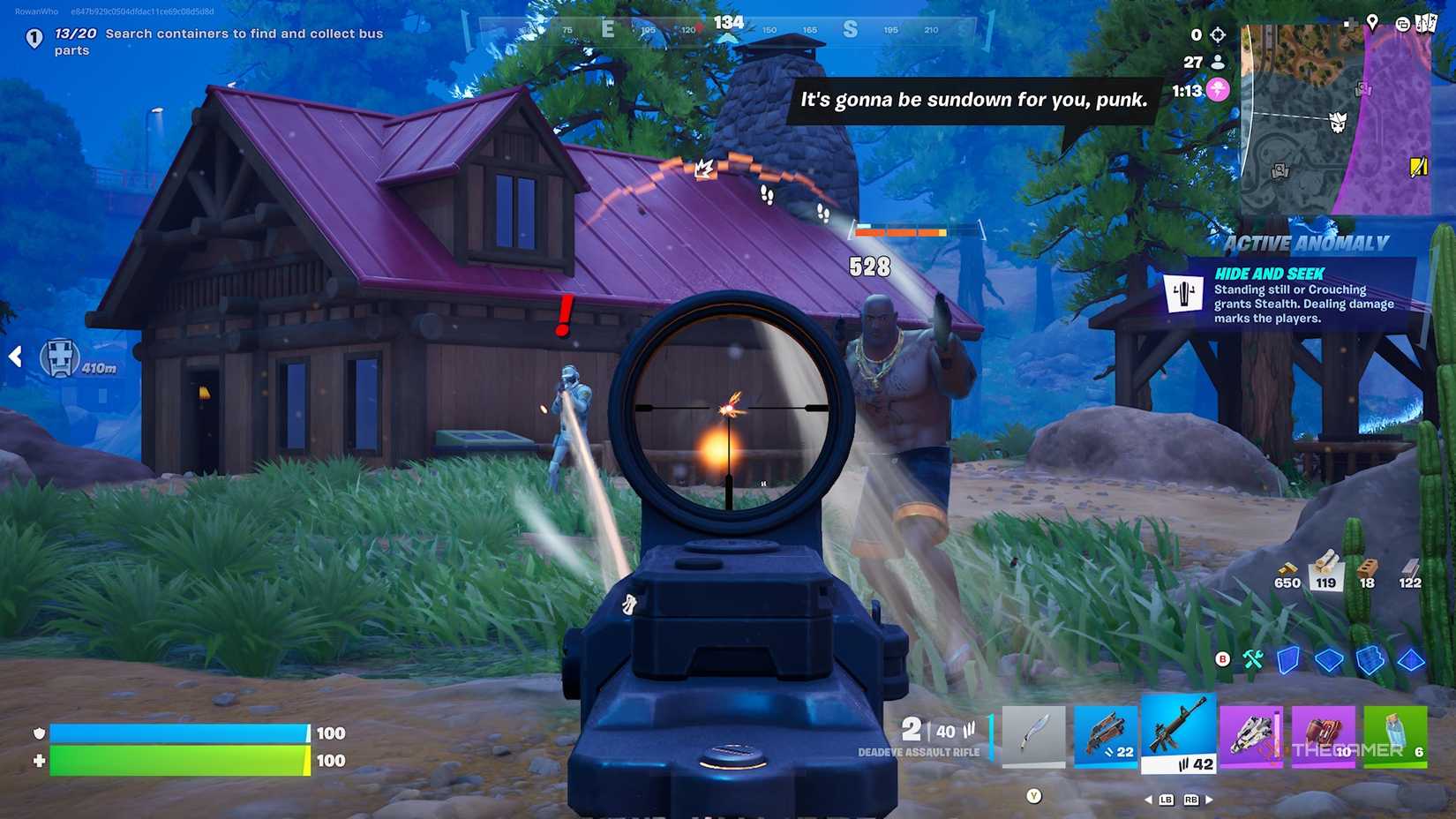Click the green crafting tools icon
Viewport: 1456px width, 819px height.
pos(1253,659)
